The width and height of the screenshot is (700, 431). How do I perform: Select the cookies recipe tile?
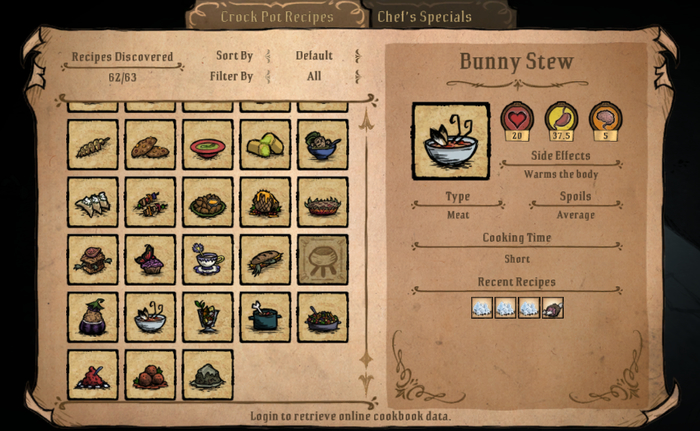[150, 145]
